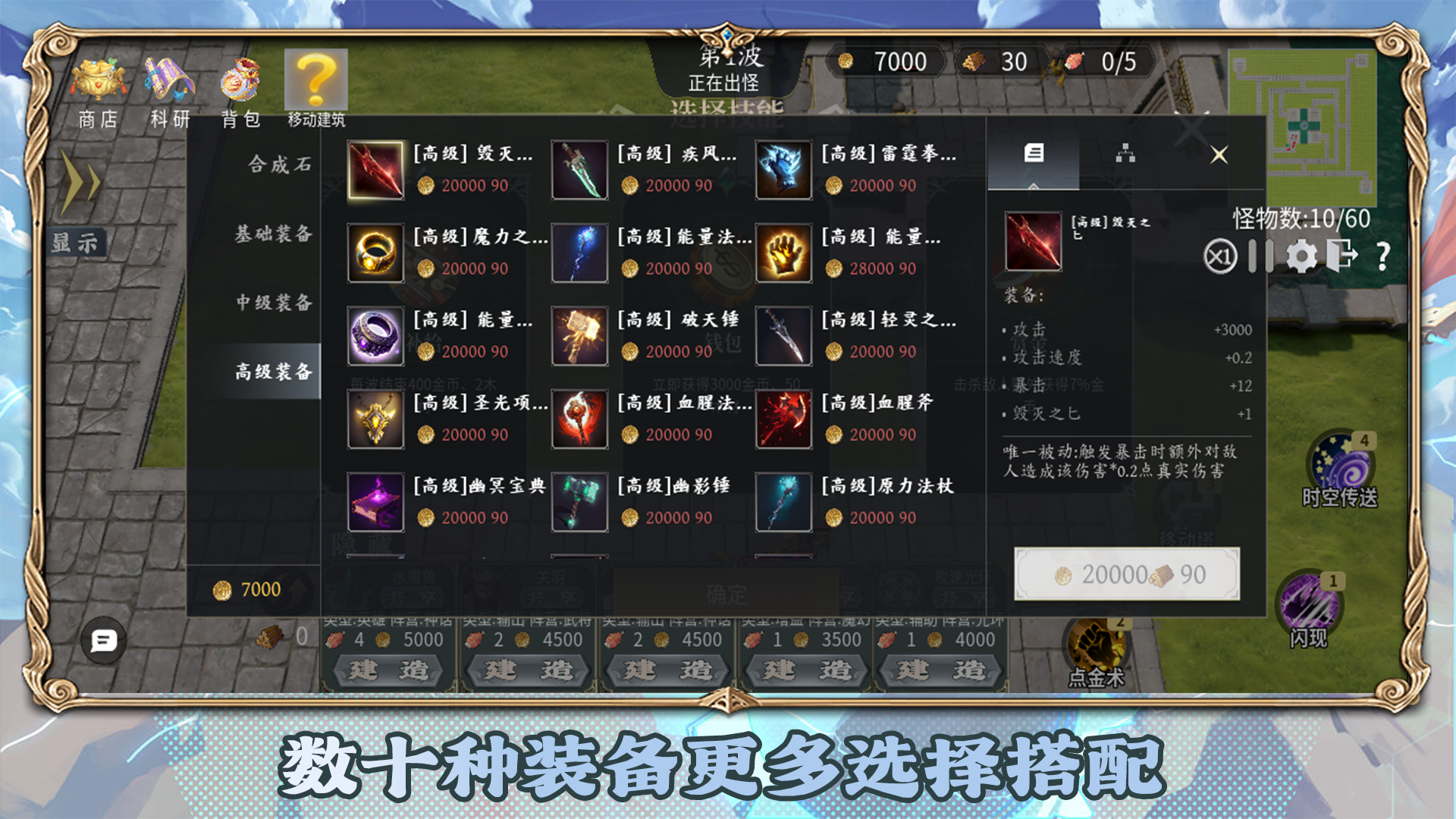Viewport: 1456px width, 819px height.
Task: Toggle the ×1 game speed control
Action: point(1219,256)
